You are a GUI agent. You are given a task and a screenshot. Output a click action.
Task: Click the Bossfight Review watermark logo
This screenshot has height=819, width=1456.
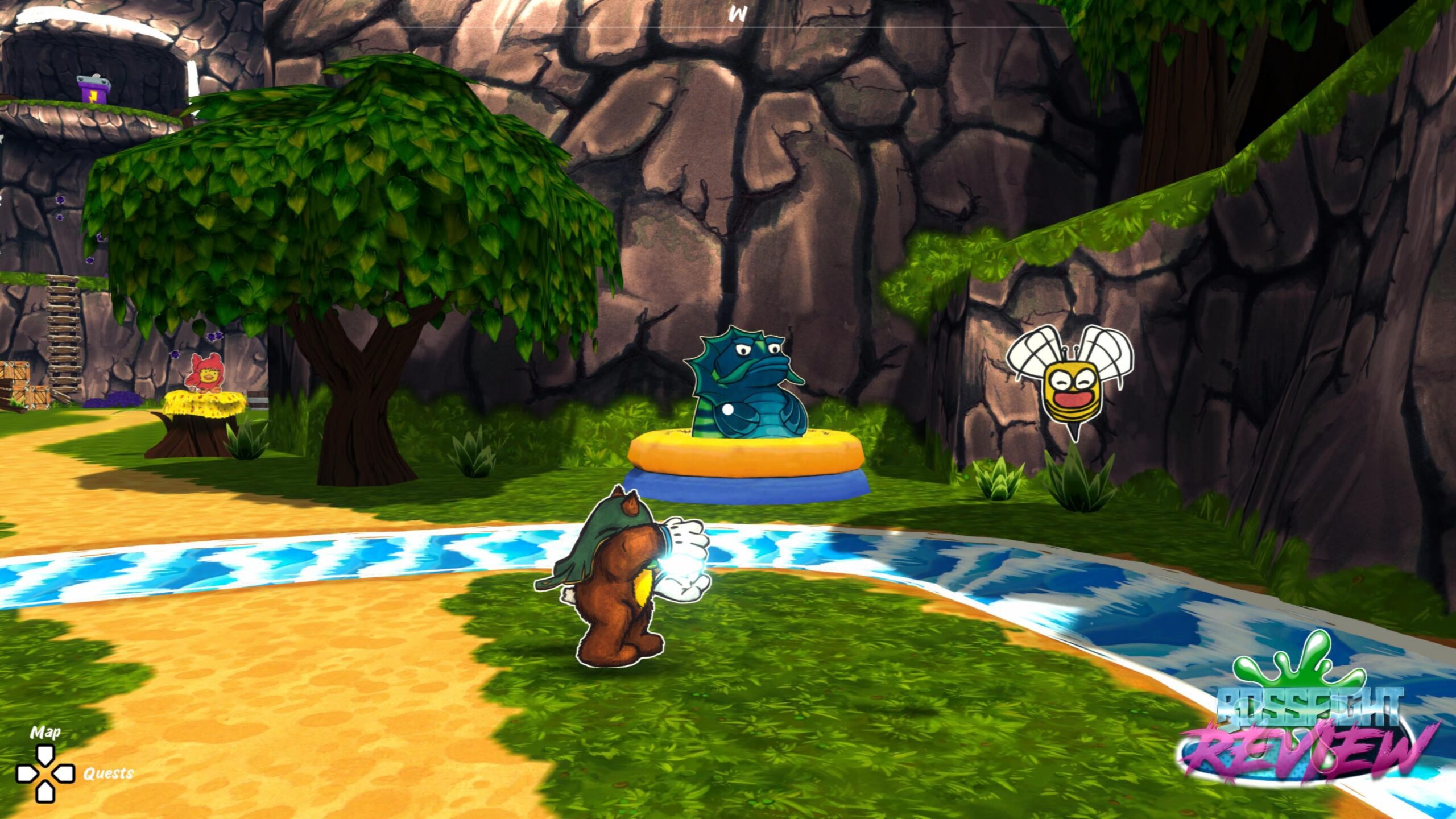coord(1308,733)
